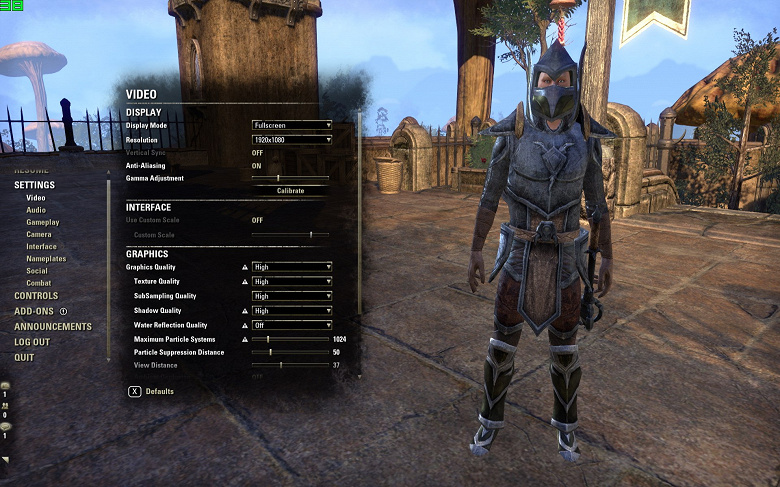
Task: Open the Add-Ons menu
Action: point(34,311)
